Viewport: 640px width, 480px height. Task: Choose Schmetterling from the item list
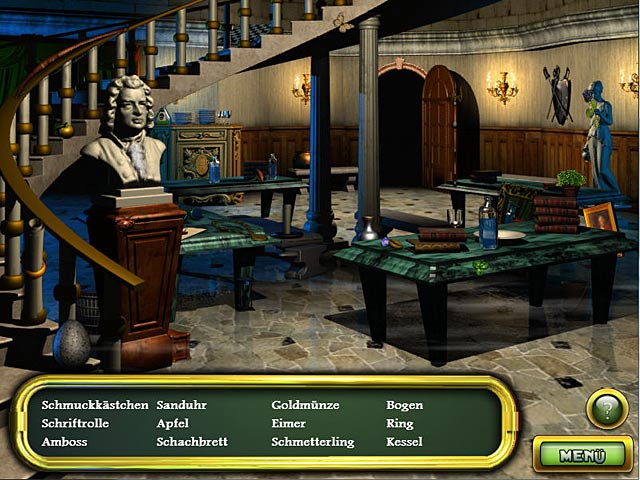(x=313, y=442)
